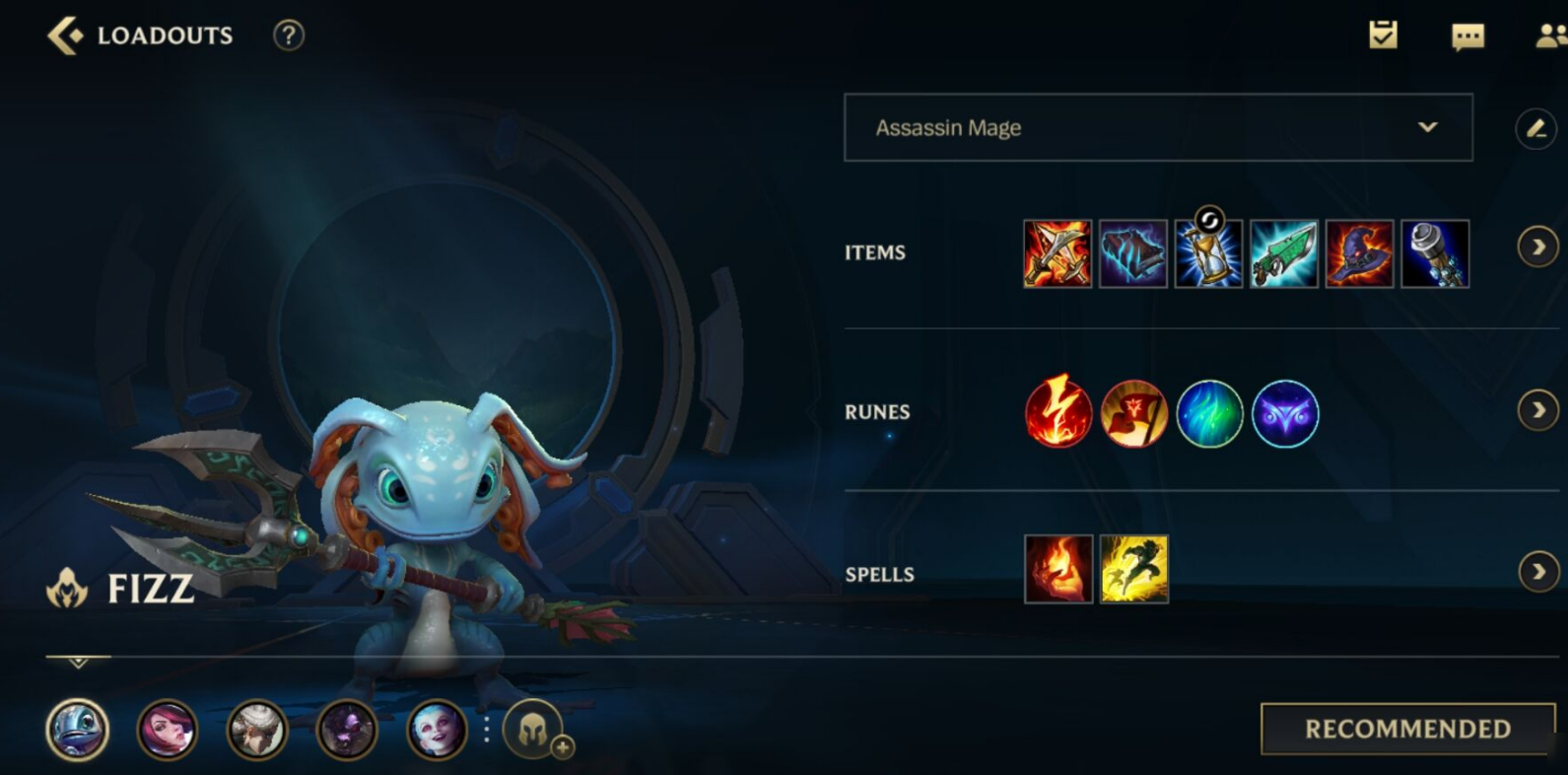Select the Ignite spell icon

[x=1058, y=569]
